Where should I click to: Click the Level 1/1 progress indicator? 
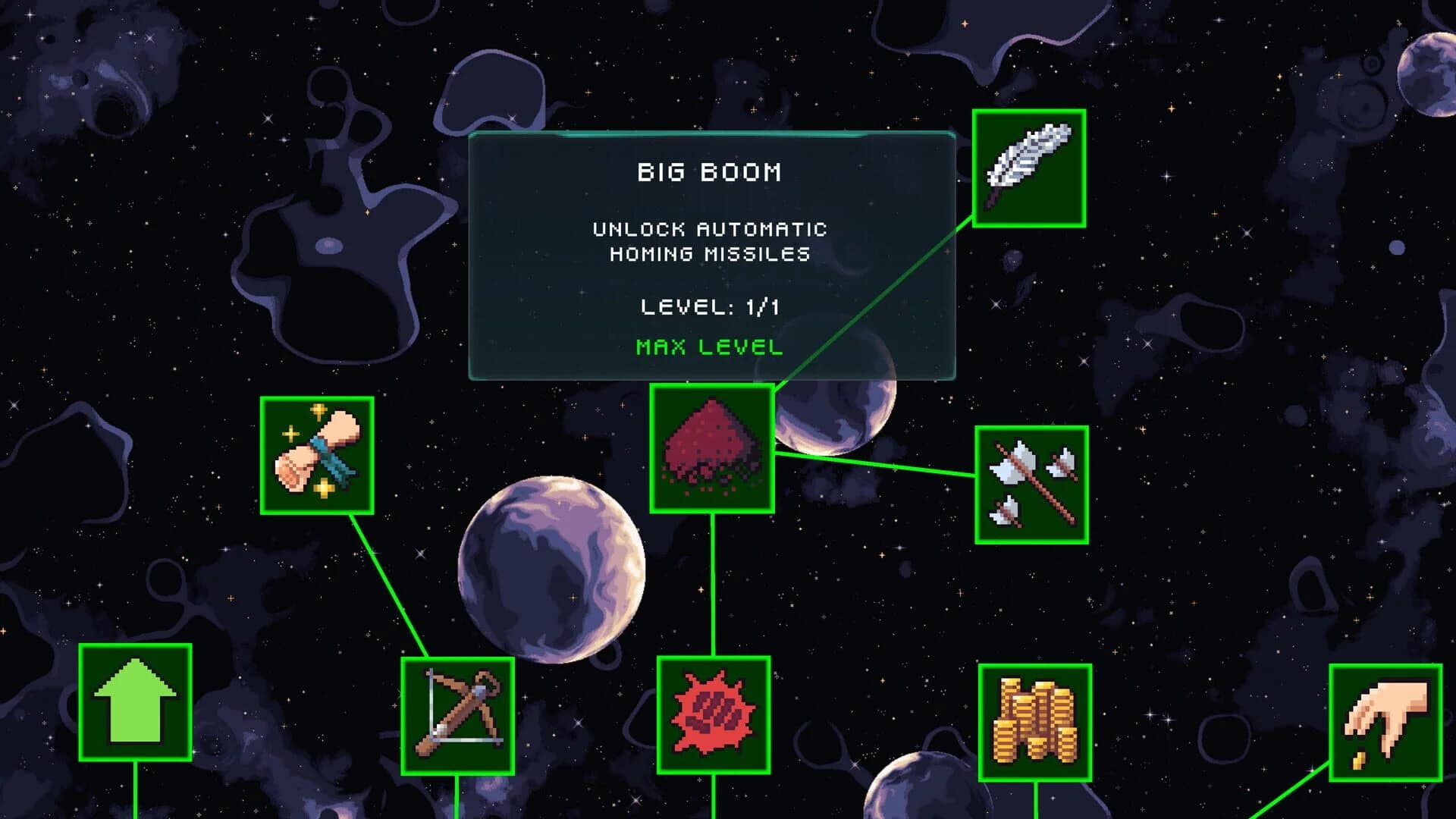[709, 307]
